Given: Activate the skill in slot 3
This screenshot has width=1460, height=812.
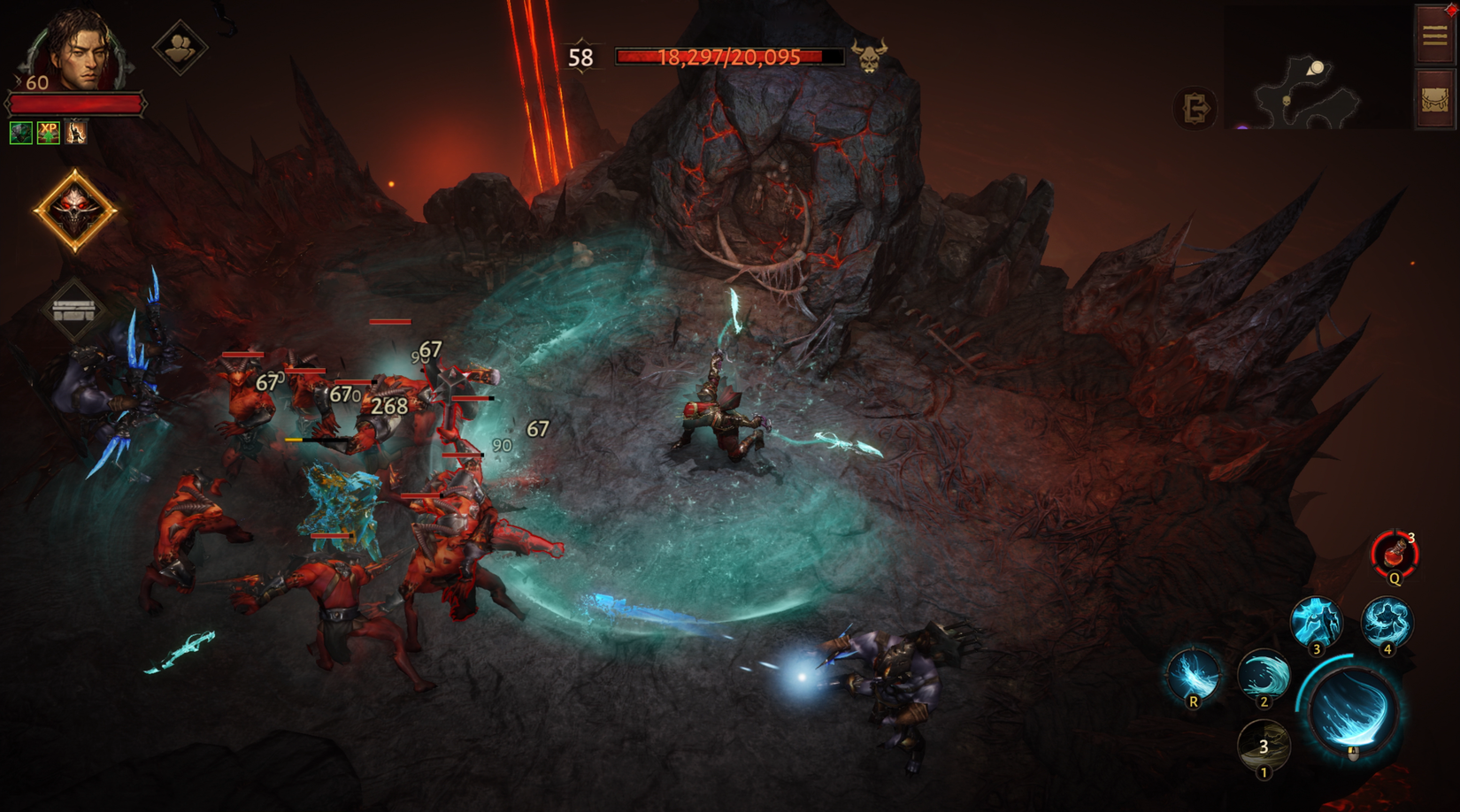Looking at the screenshot, I should click(1318, 619).
